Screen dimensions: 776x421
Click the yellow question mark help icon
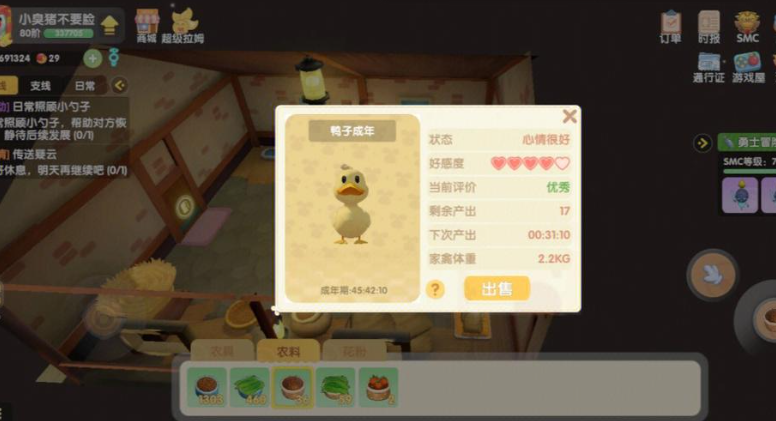pos(435,289)
